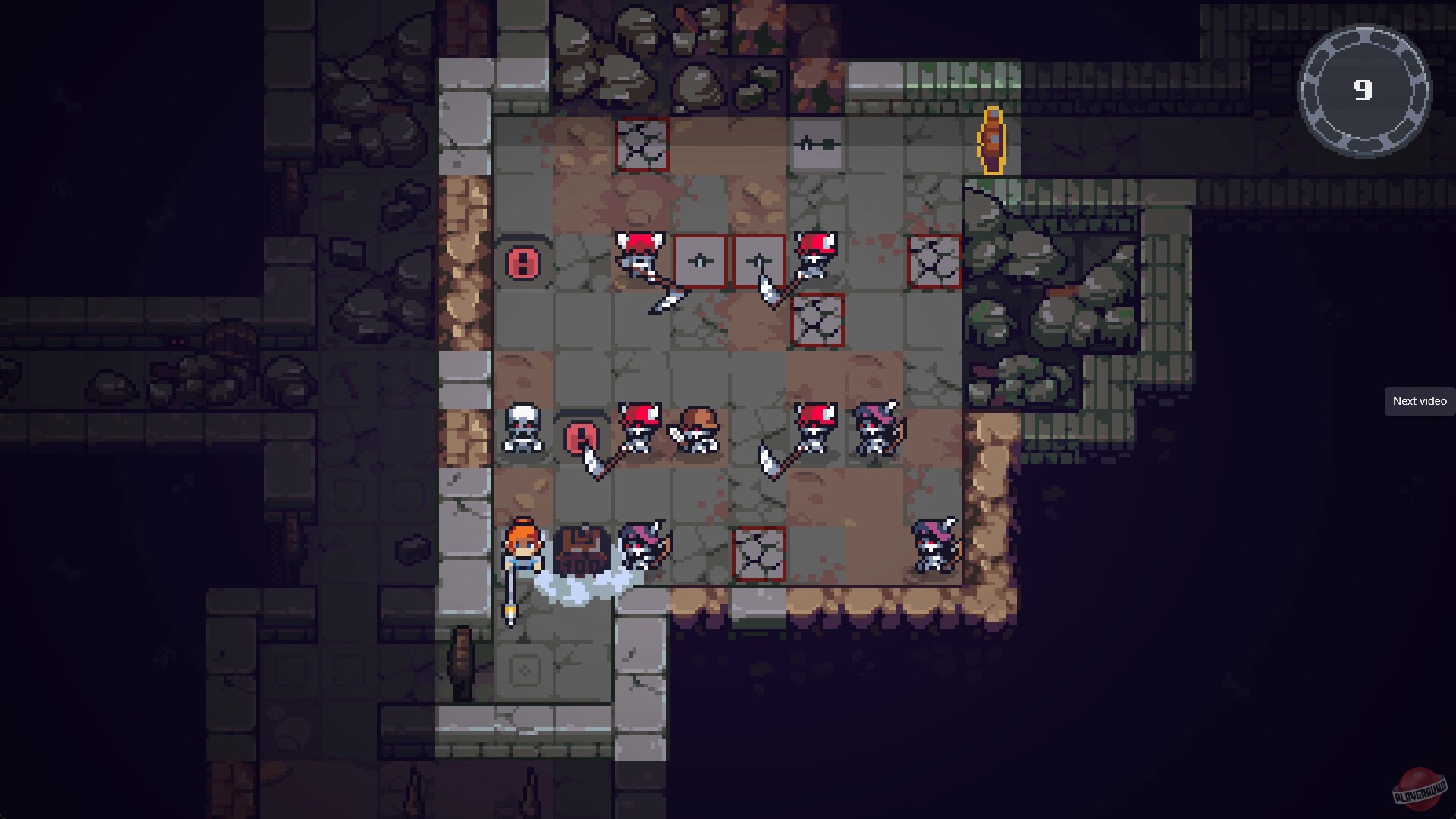Click the red exclamation alert icon upper-left
The width and height of the screenshot is (1456, 819).
coord(522,263)
